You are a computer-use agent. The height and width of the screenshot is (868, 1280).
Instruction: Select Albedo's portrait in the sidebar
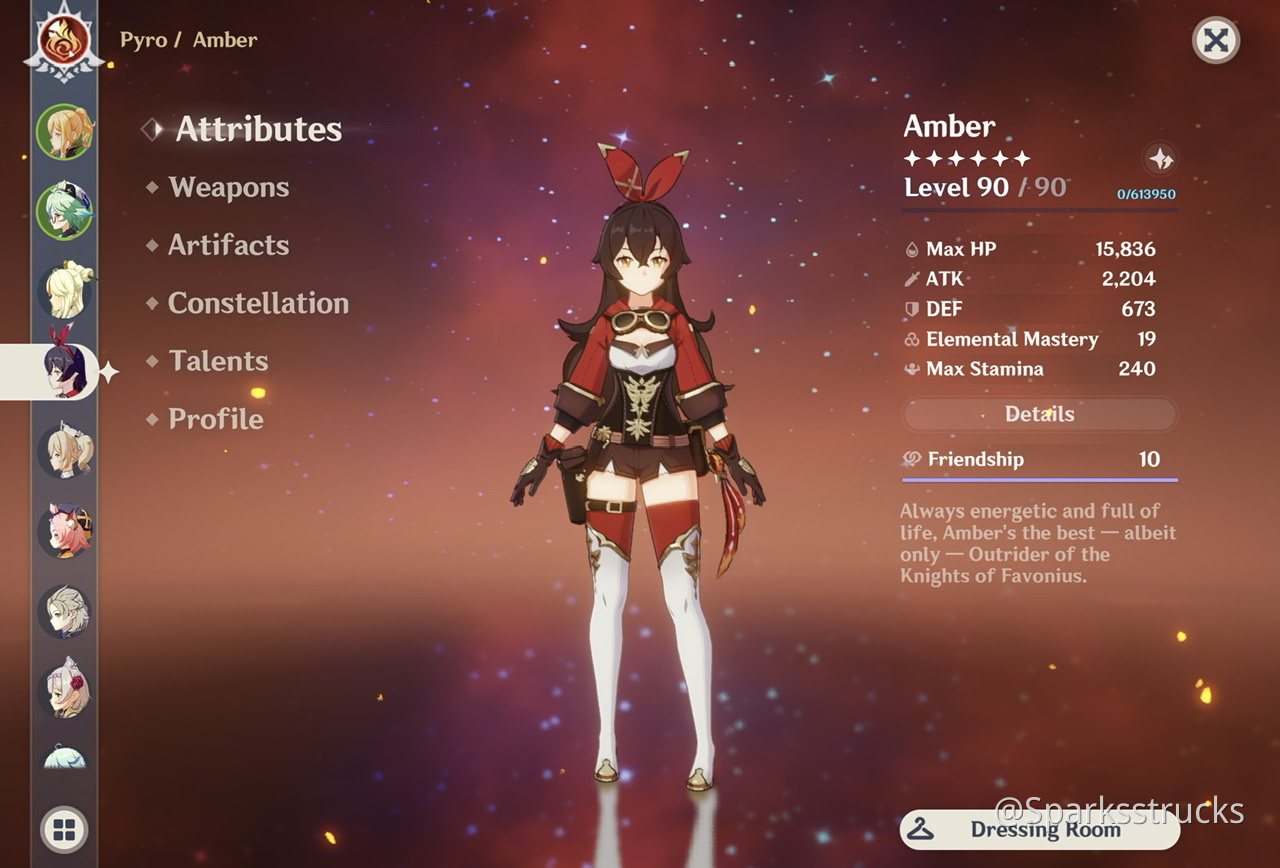pos(65,611)
